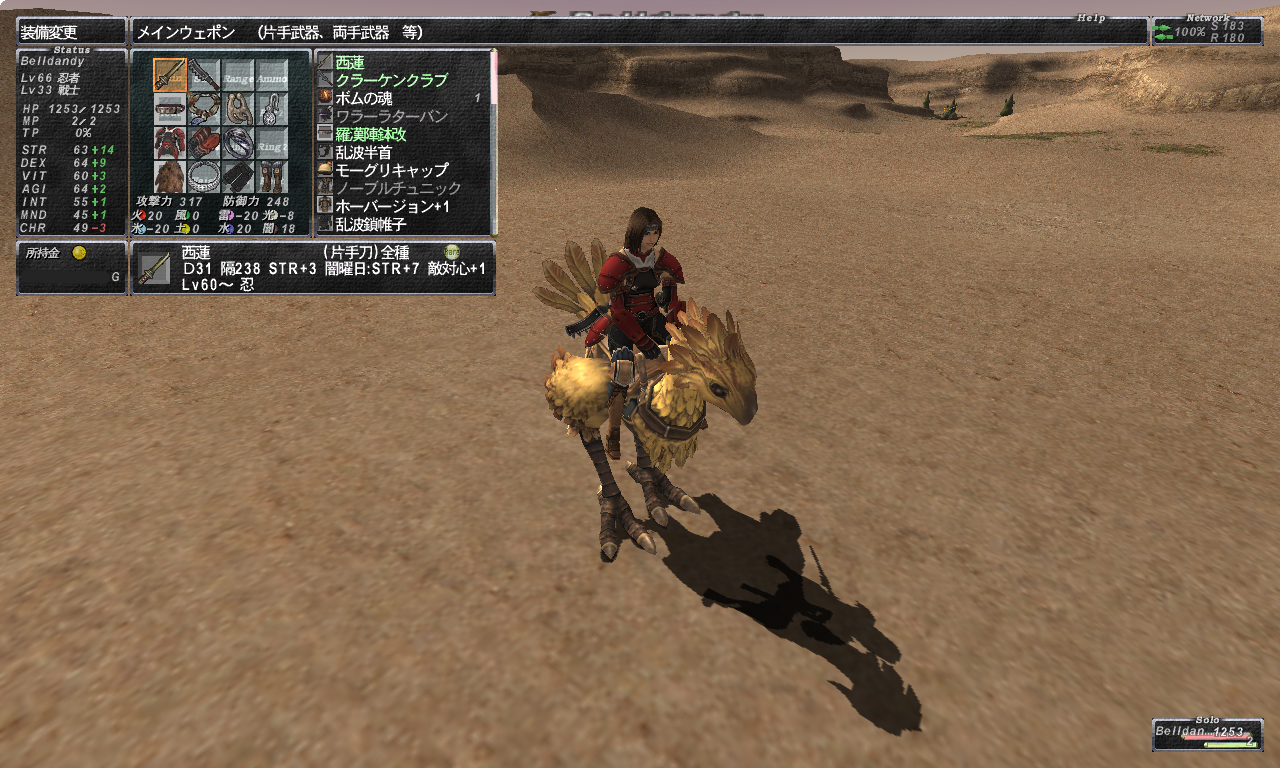Select モーグリキャップ in the item list
Image resolution: width=1280 pixels, height=768 pixels.
391,170
